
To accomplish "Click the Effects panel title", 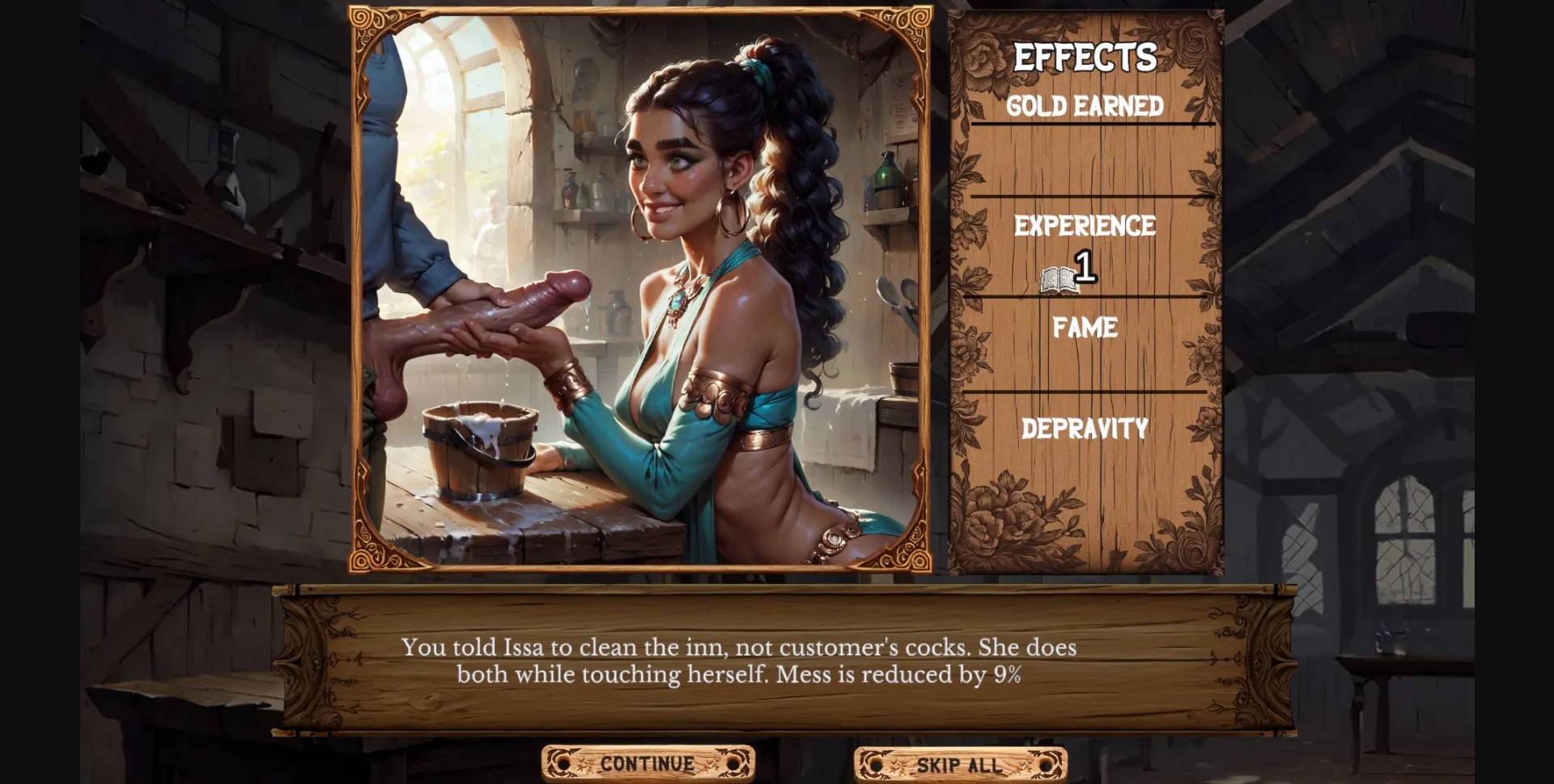I will coord(1085,57).
